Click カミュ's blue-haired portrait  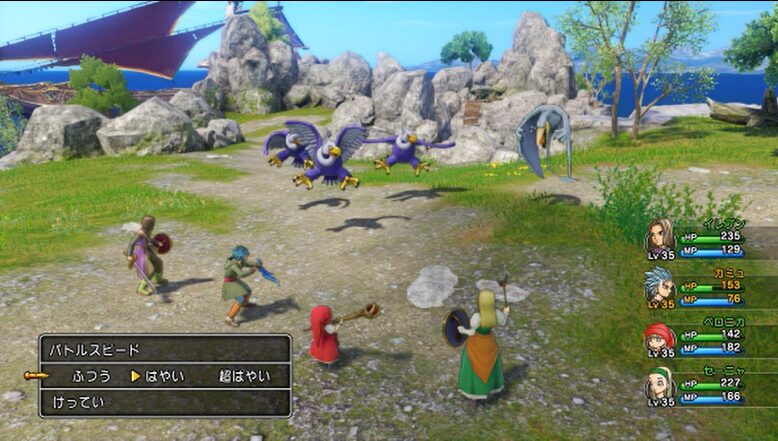click(660, 284)
